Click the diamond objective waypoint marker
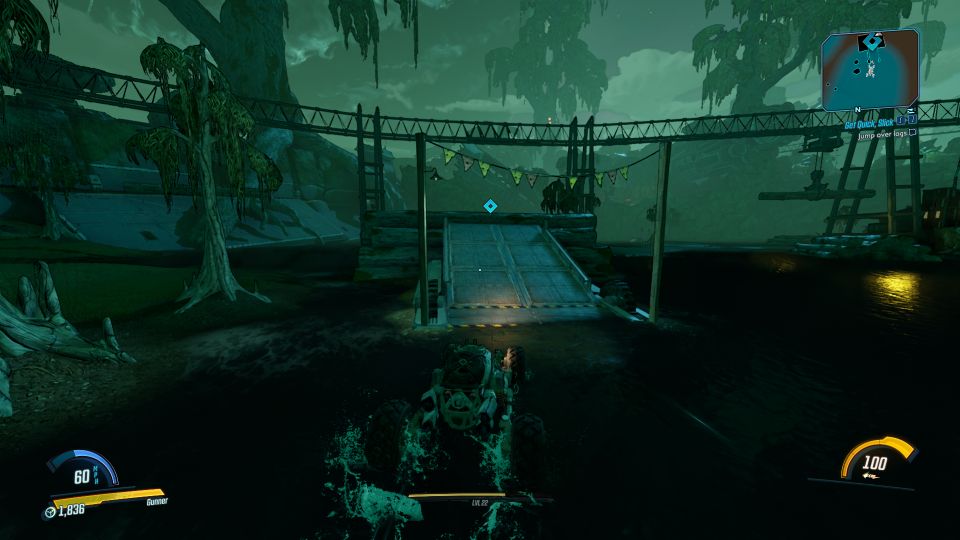This screenshot has height=540, width=960. point(490,206)
